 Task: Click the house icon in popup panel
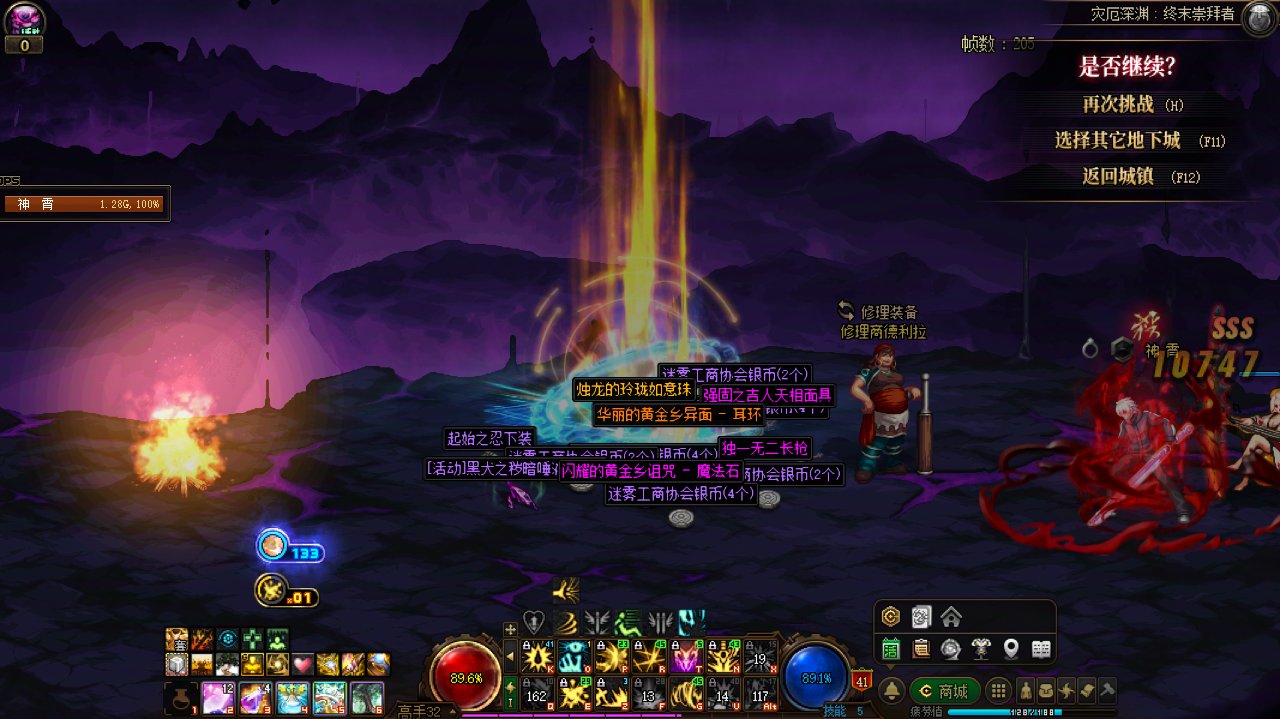pyautogui.click(x=951, y=617)
